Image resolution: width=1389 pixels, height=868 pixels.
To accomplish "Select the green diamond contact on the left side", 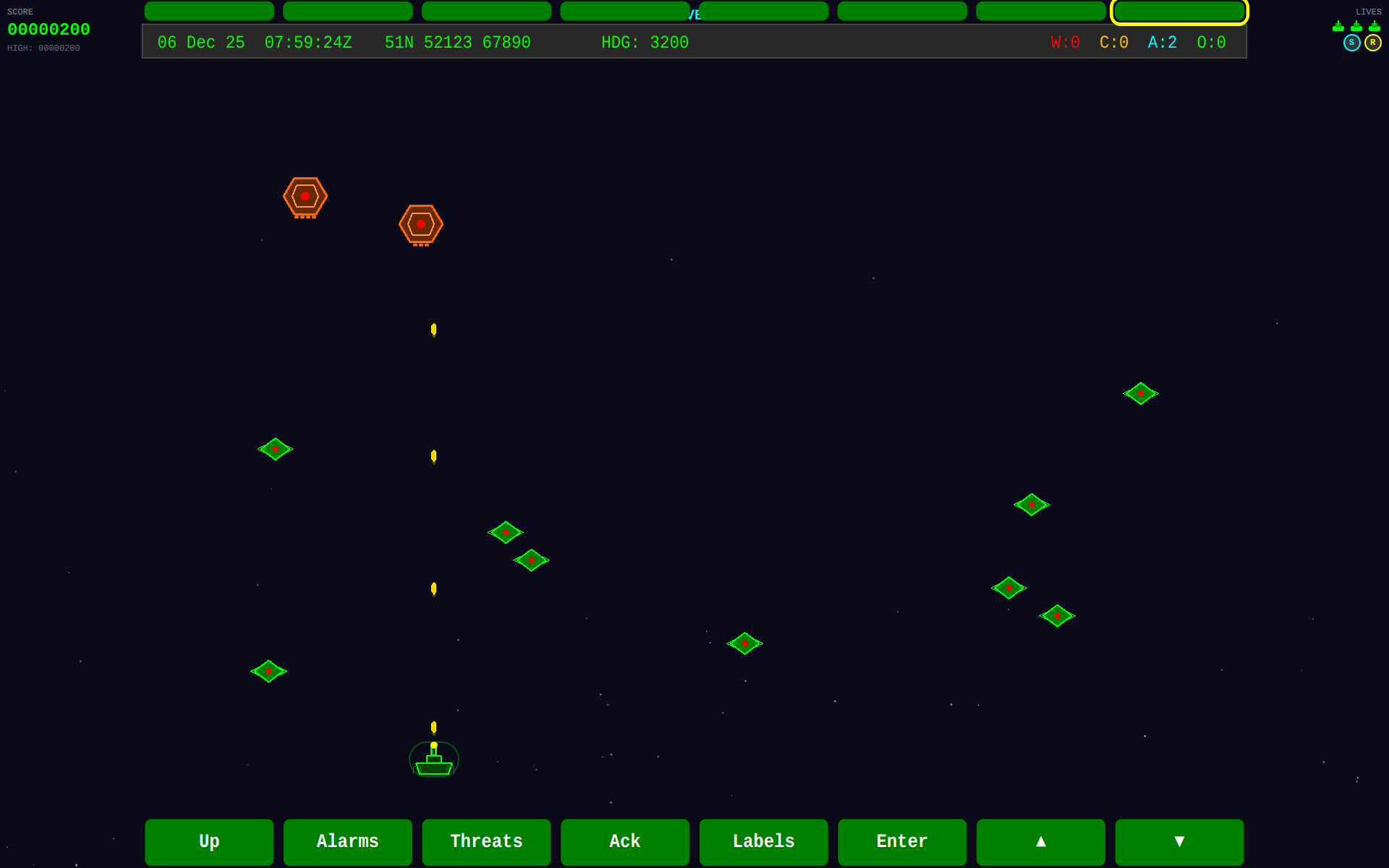I will pyautogui.click(x=276, y=448).
